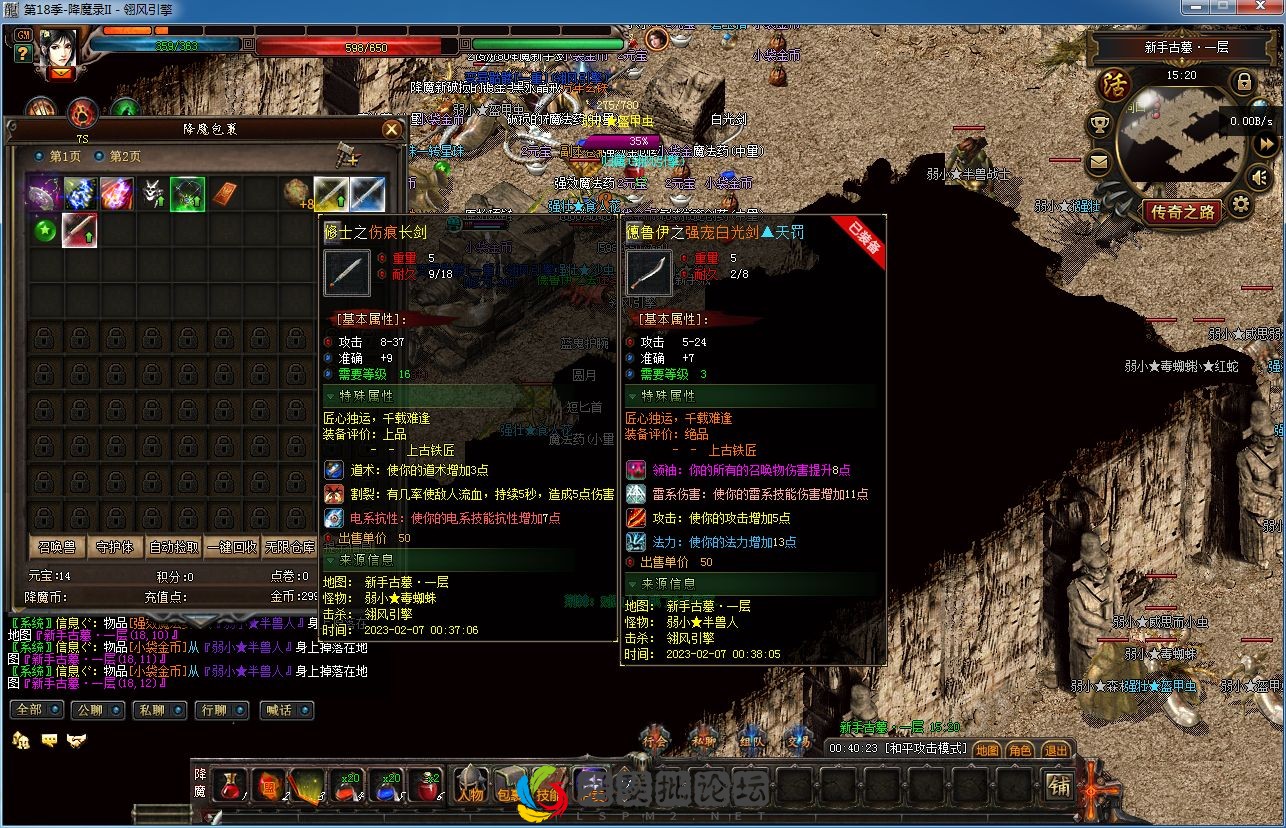Image resolution: width=1286 pixels, height=828 pixels.
Task: Switch to 第2页 tab of the bag
Action: (x=119, y=157)
